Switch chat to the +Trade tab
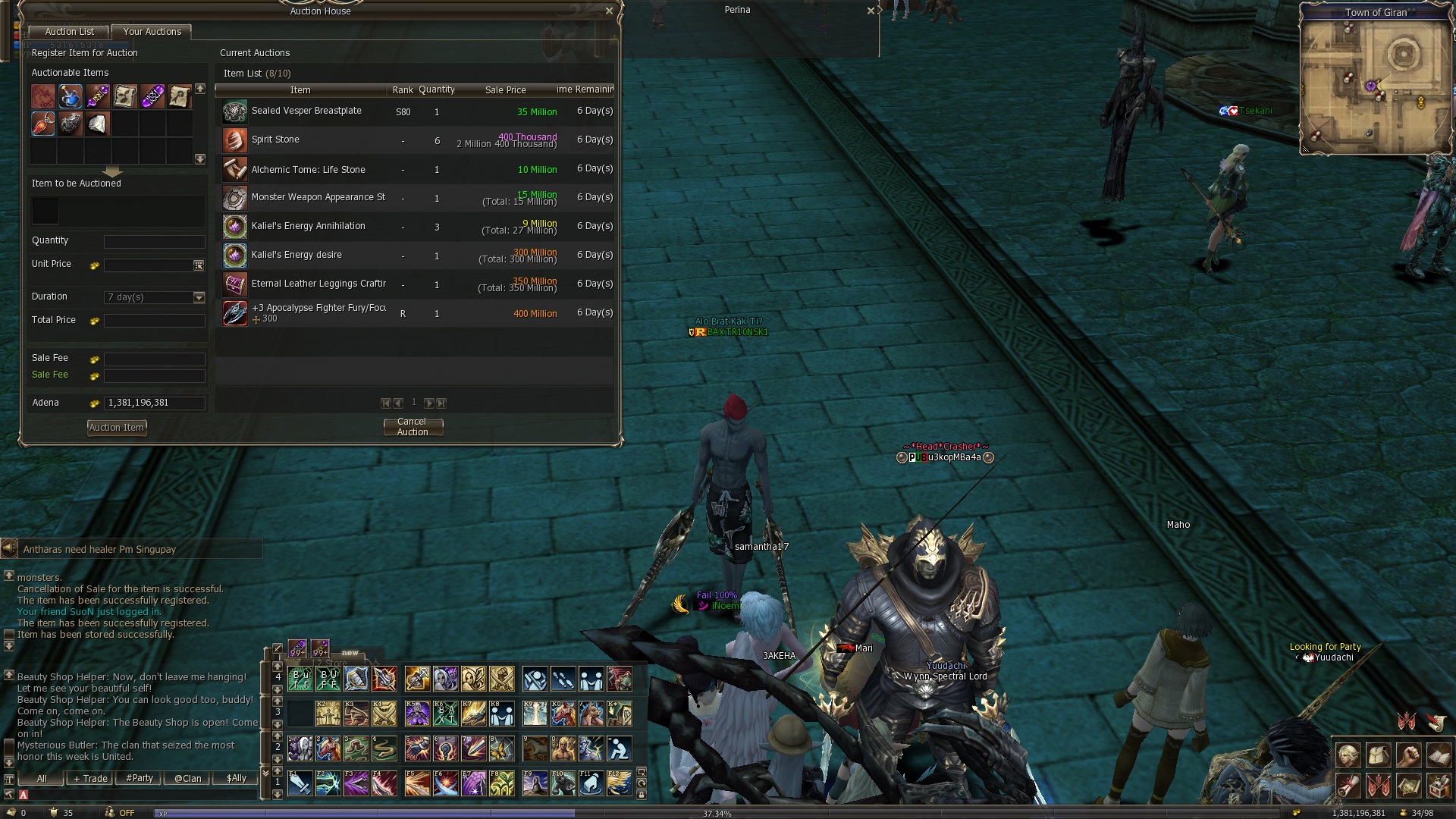 click(90, 779)
